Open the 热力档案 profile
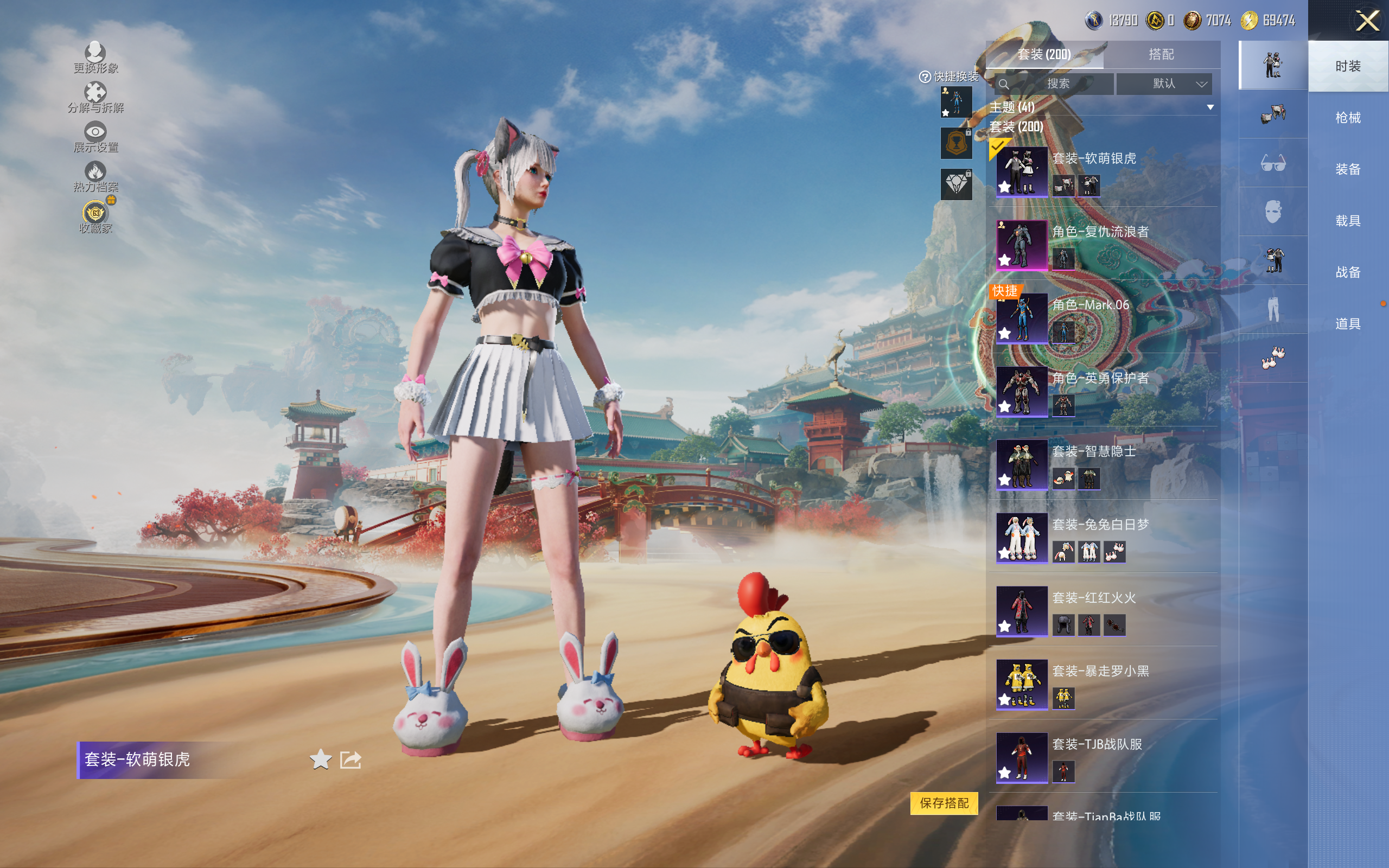 pyautogui.click(x=95, y=176)
